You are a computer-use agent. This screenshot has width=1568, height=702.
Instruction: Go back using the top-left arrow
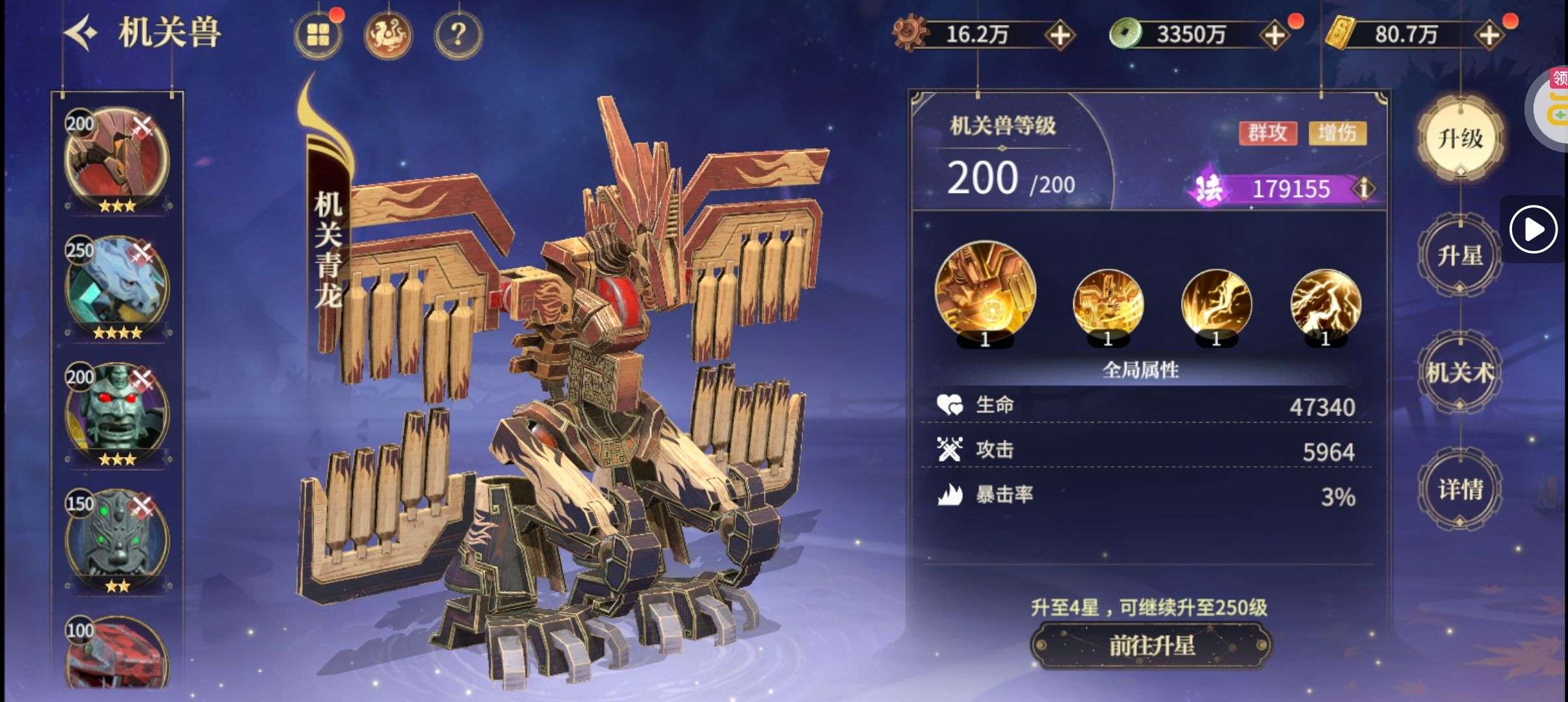[81, 32]
